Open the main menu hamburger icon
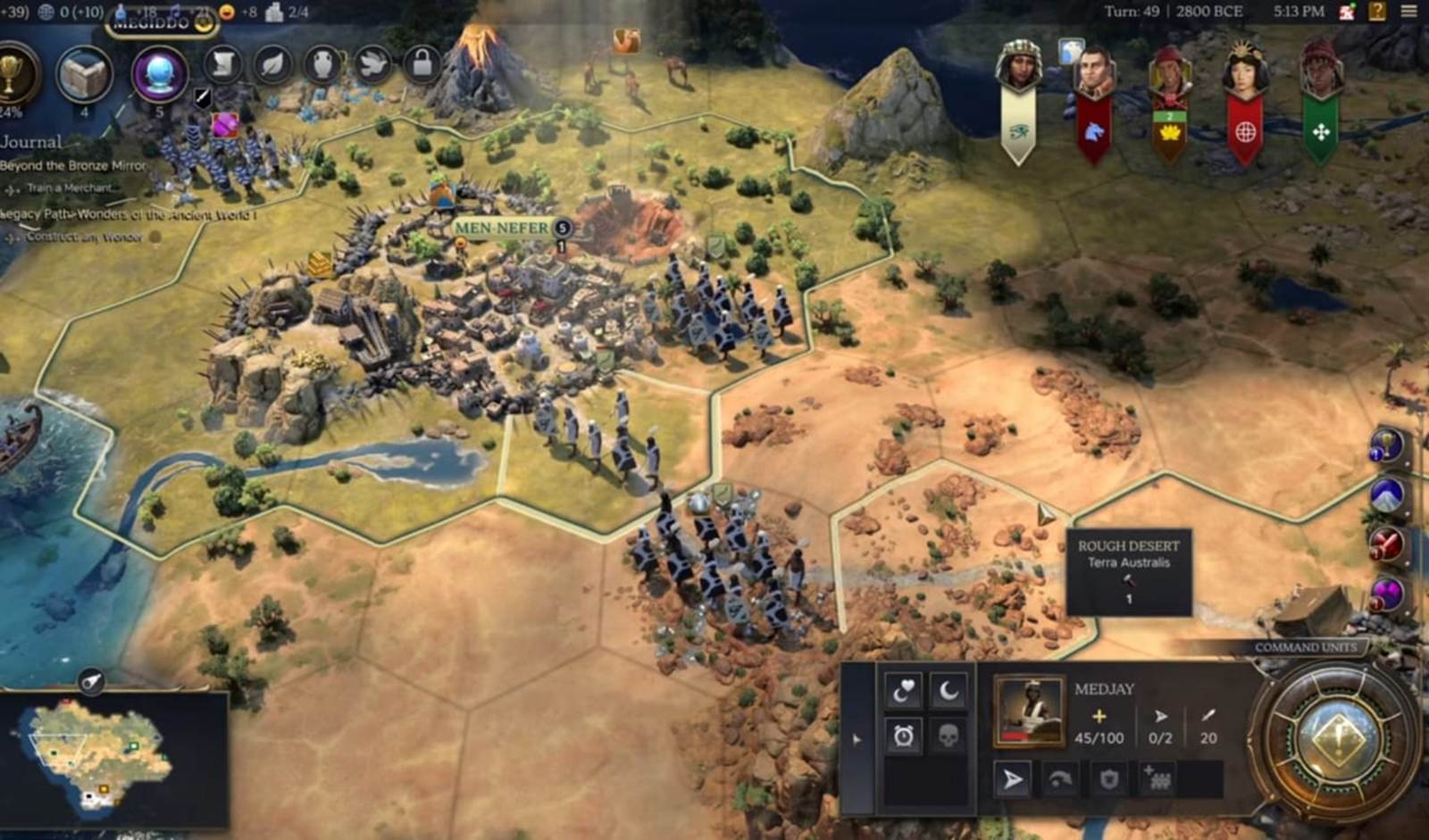The width and height of the screenshot is (1429, 840). (x=1408, y=12)
